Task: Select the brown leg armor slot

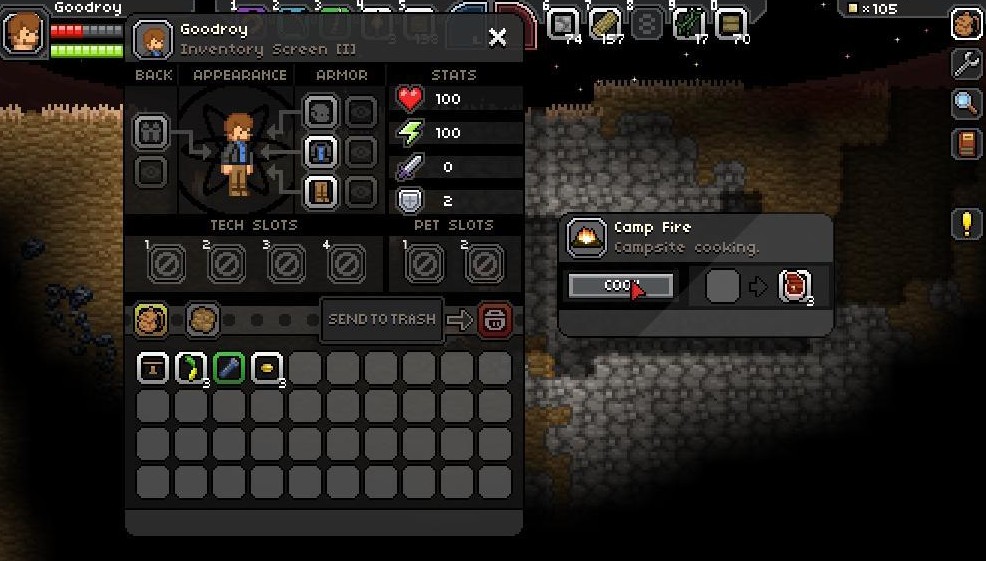Action: [x=320, y=191]
